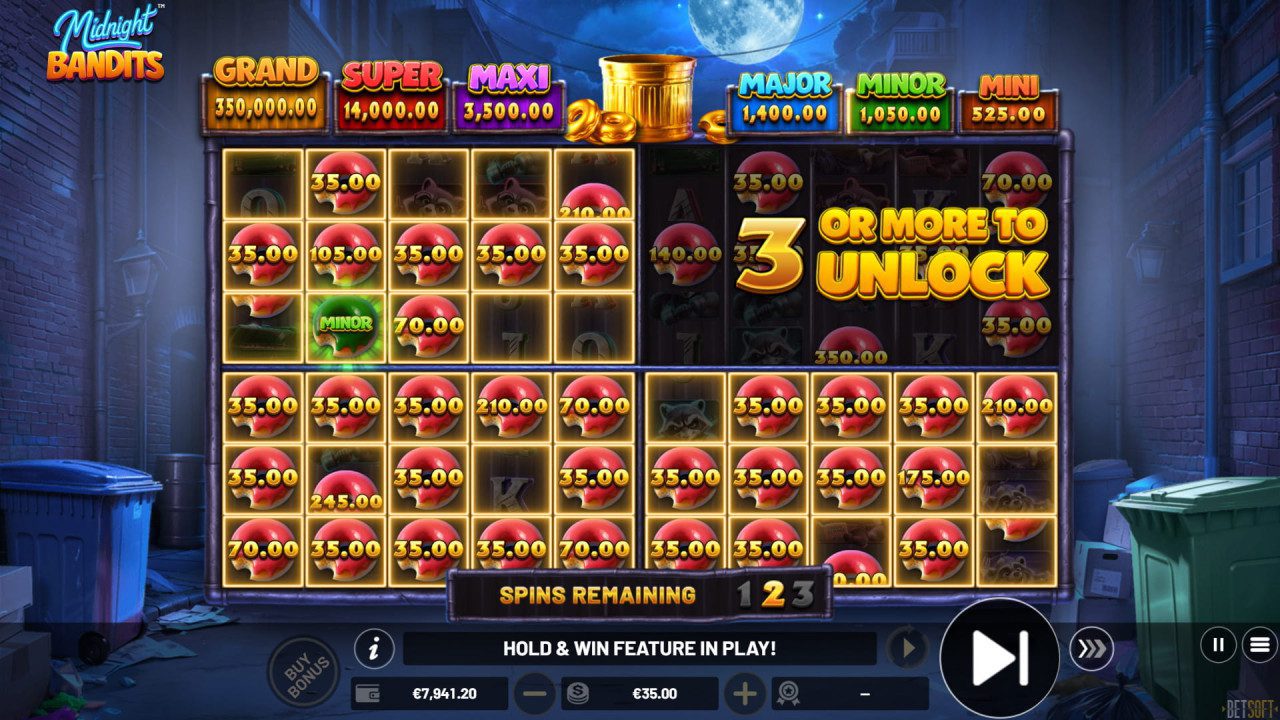
Task: Pause the game with the pause icon
Action: (1217, 646)
